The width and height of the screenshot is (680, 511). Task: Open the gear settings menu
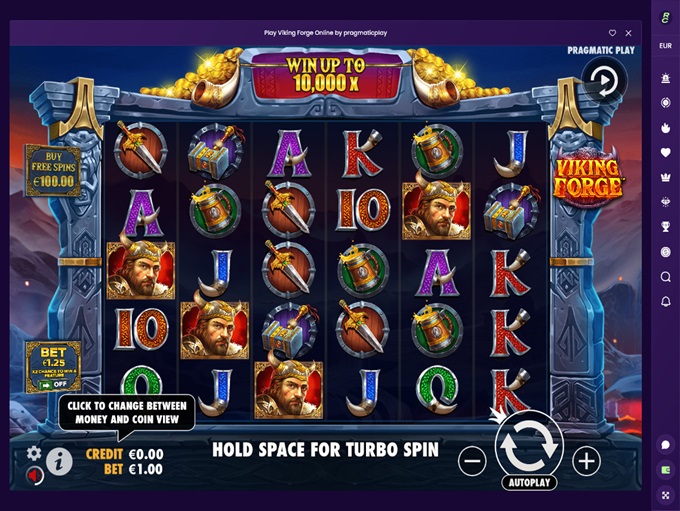tap(34, 453)
